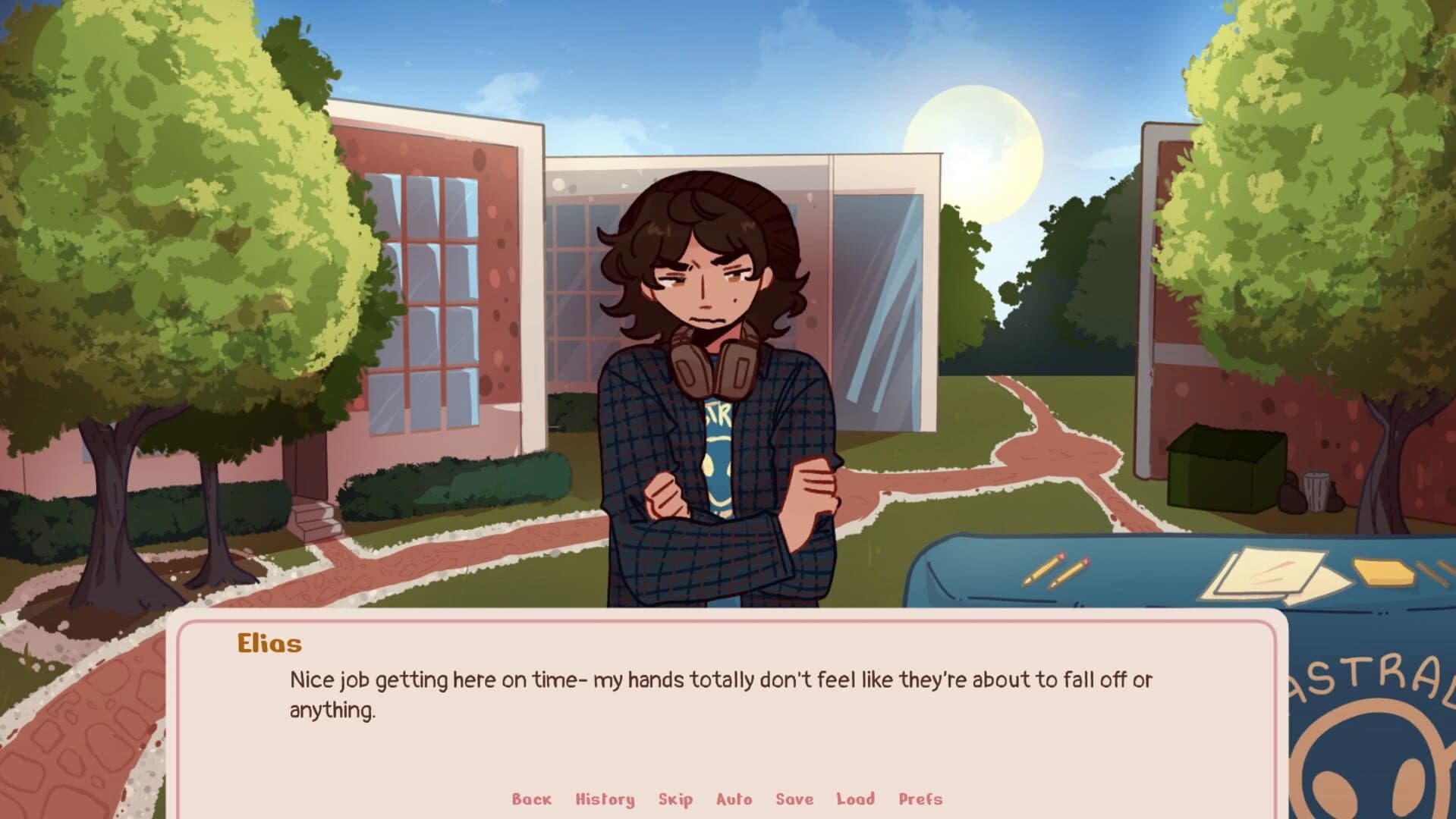This screenshot has width=1456, height=819.
Task: Click the Back option in the quick menu
Action: pyautogui.click(x=531, y=799)
